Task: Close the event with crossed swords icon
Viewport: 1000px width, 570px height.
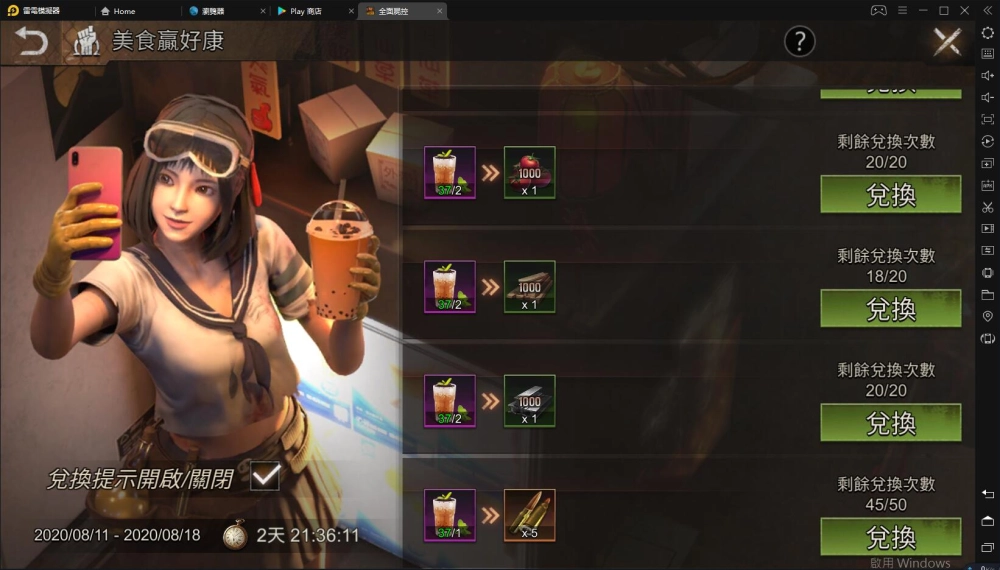Action: (946, 42)
